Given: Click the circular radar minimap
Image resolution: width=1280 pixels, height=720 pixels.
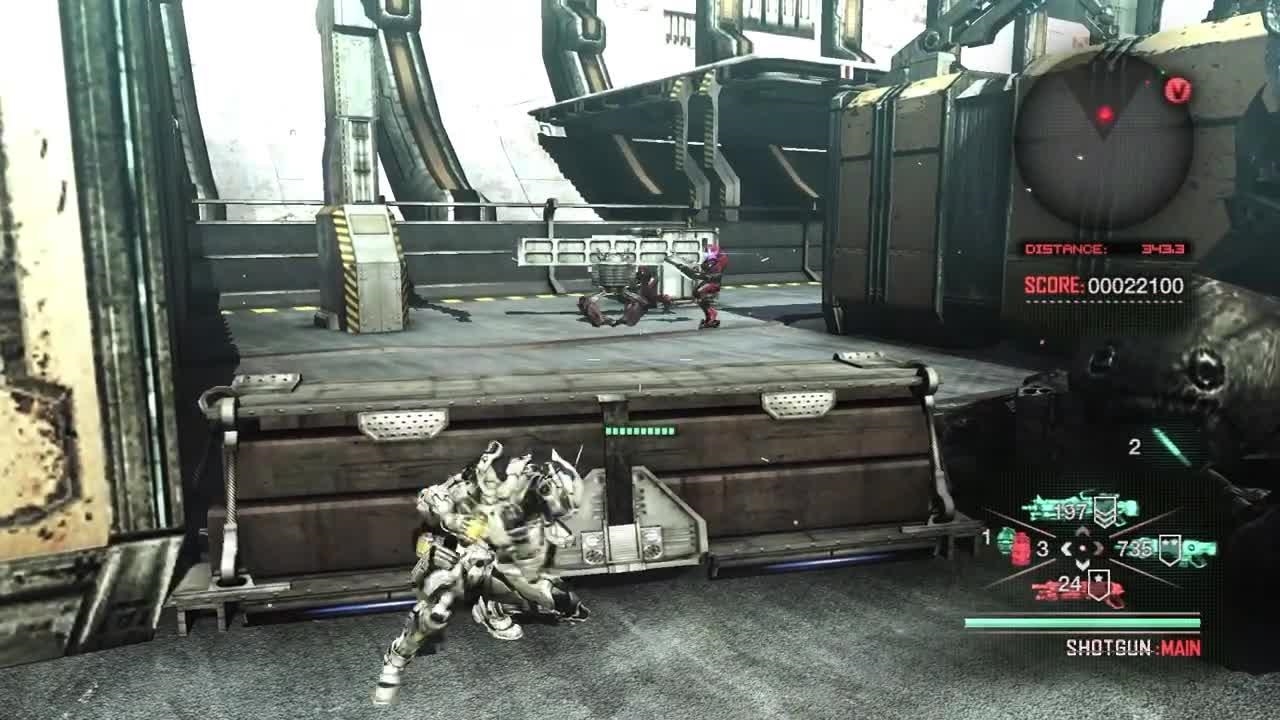Looking at the screenshot, I should pos(1104,141).
